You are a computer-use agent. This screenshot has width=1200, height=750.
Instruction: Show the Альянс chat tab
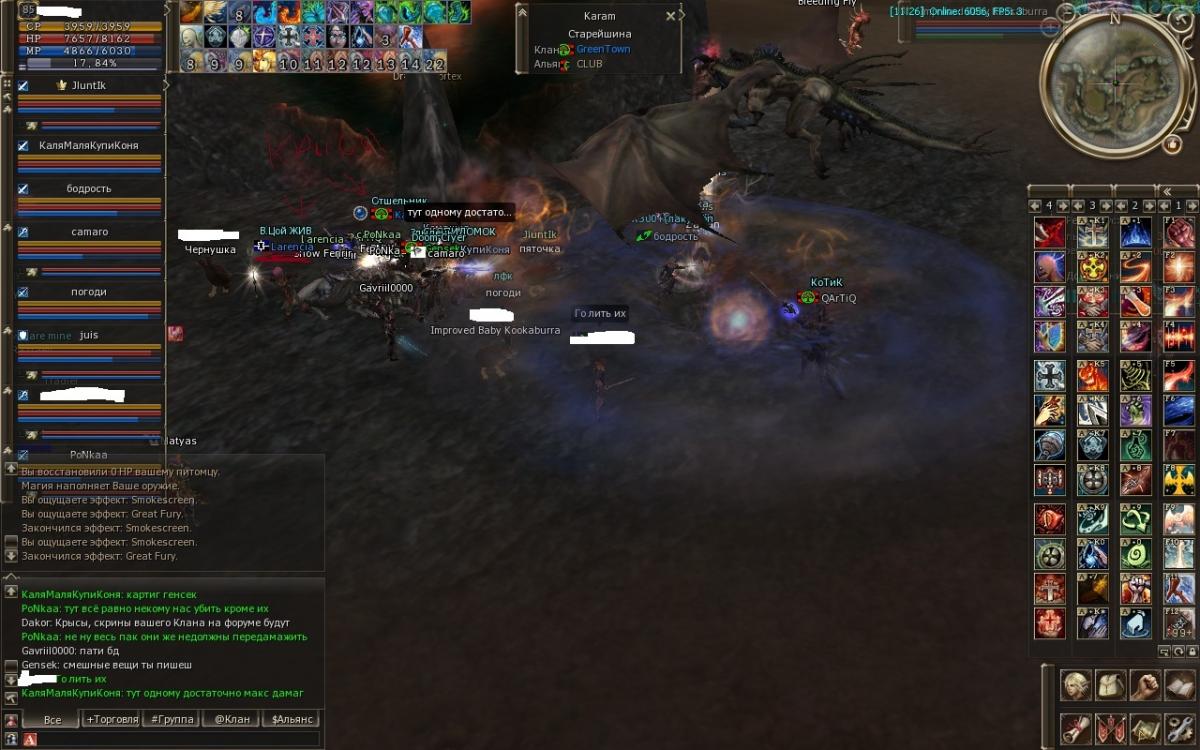click(292, 719)
